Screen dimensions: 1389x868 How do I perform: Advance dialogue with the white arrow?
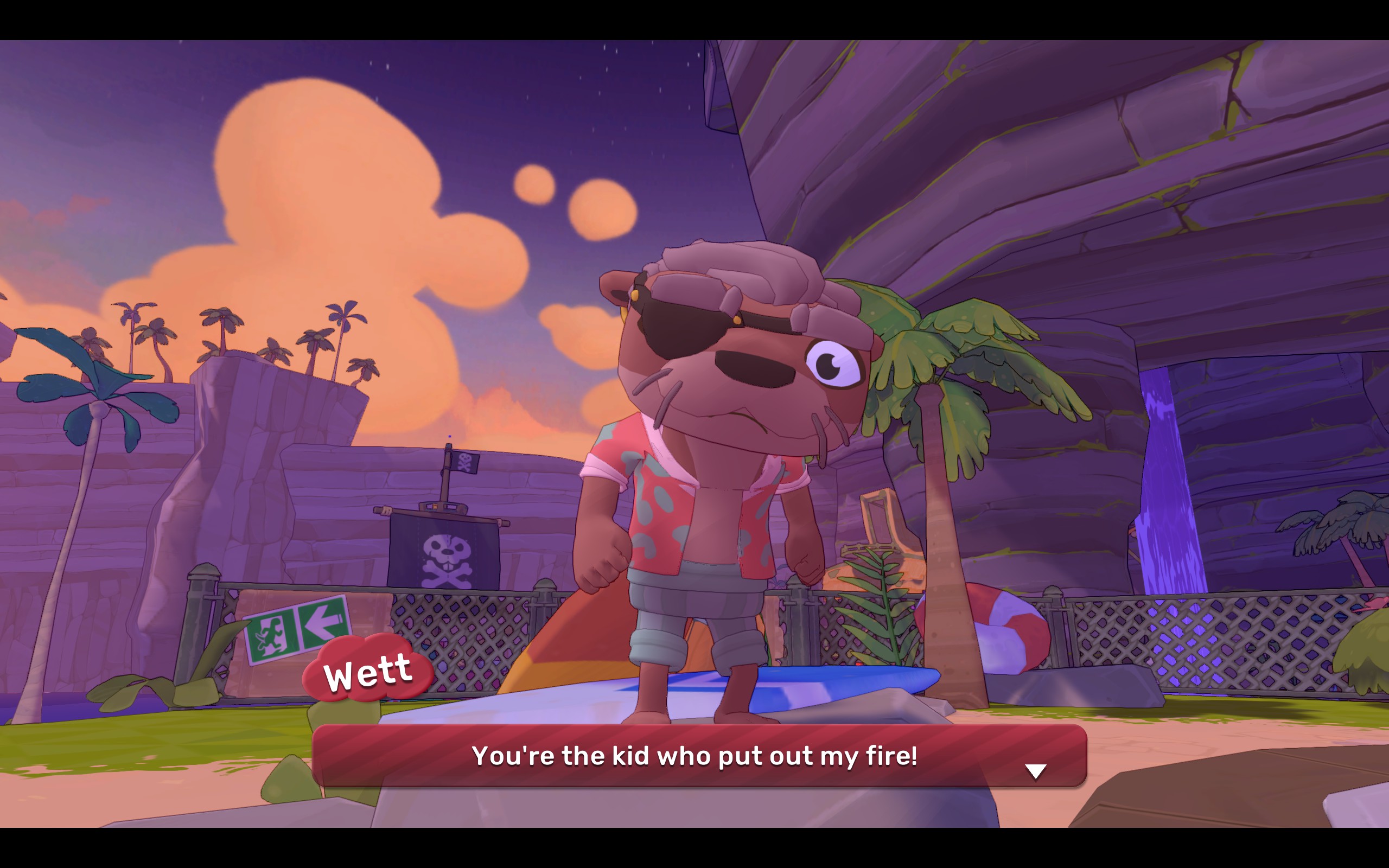pyautogui.click(x=1035, y=771)
